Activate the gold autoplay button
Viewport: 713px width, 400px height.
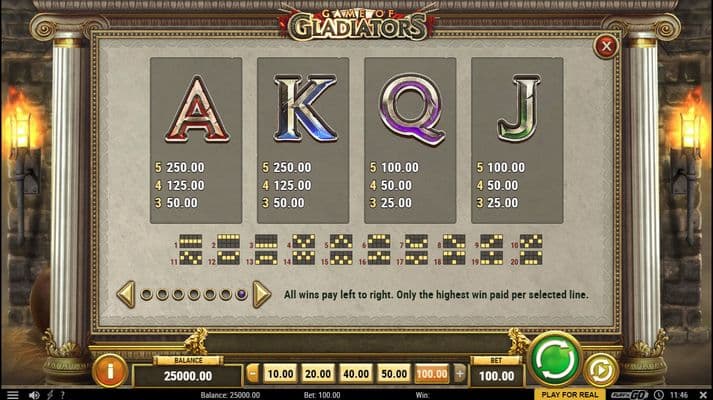(x=600, y=369)
